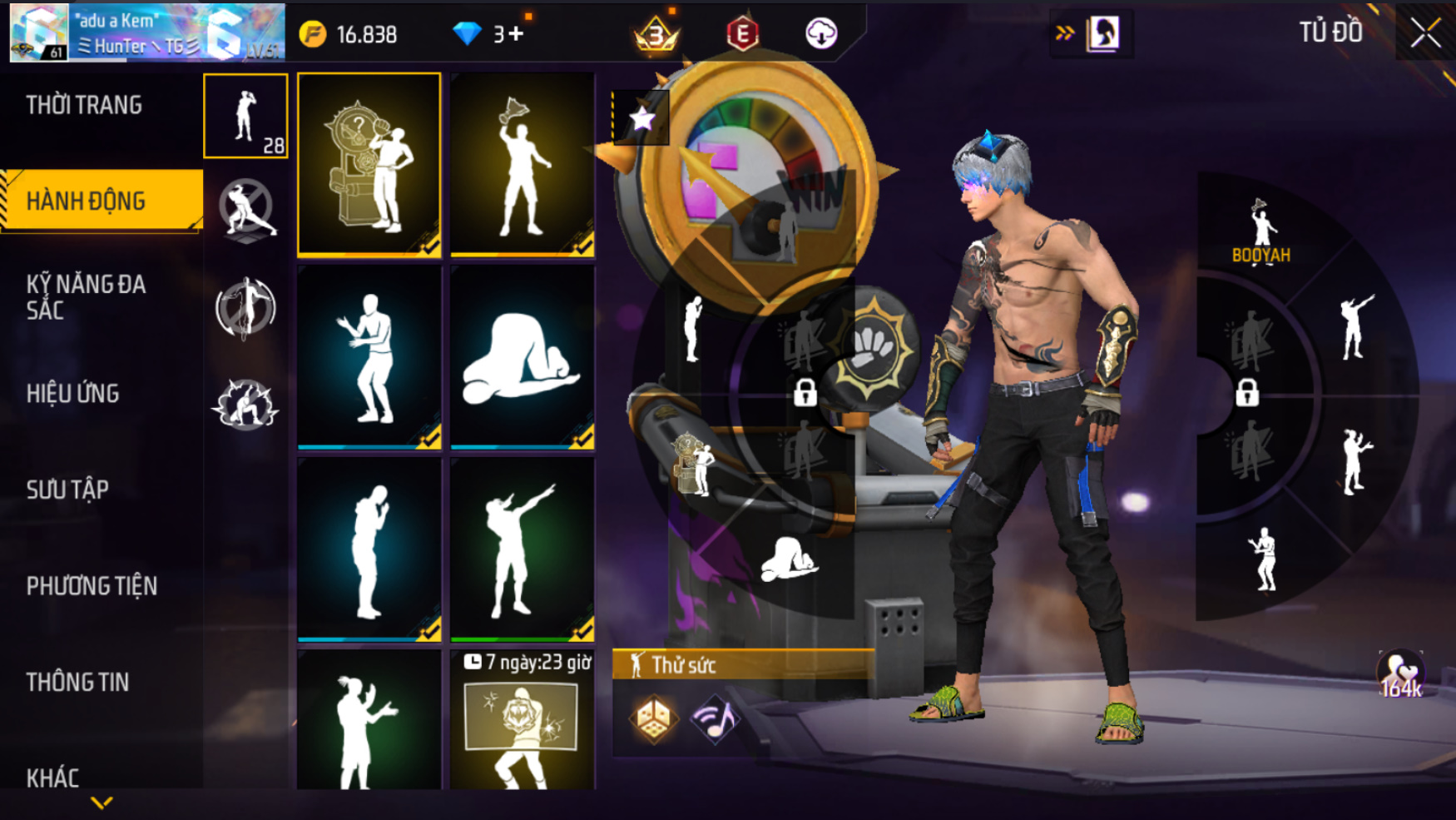Open the Phương Tiện category
The image size is (1456, 820).
coord(92,586)
